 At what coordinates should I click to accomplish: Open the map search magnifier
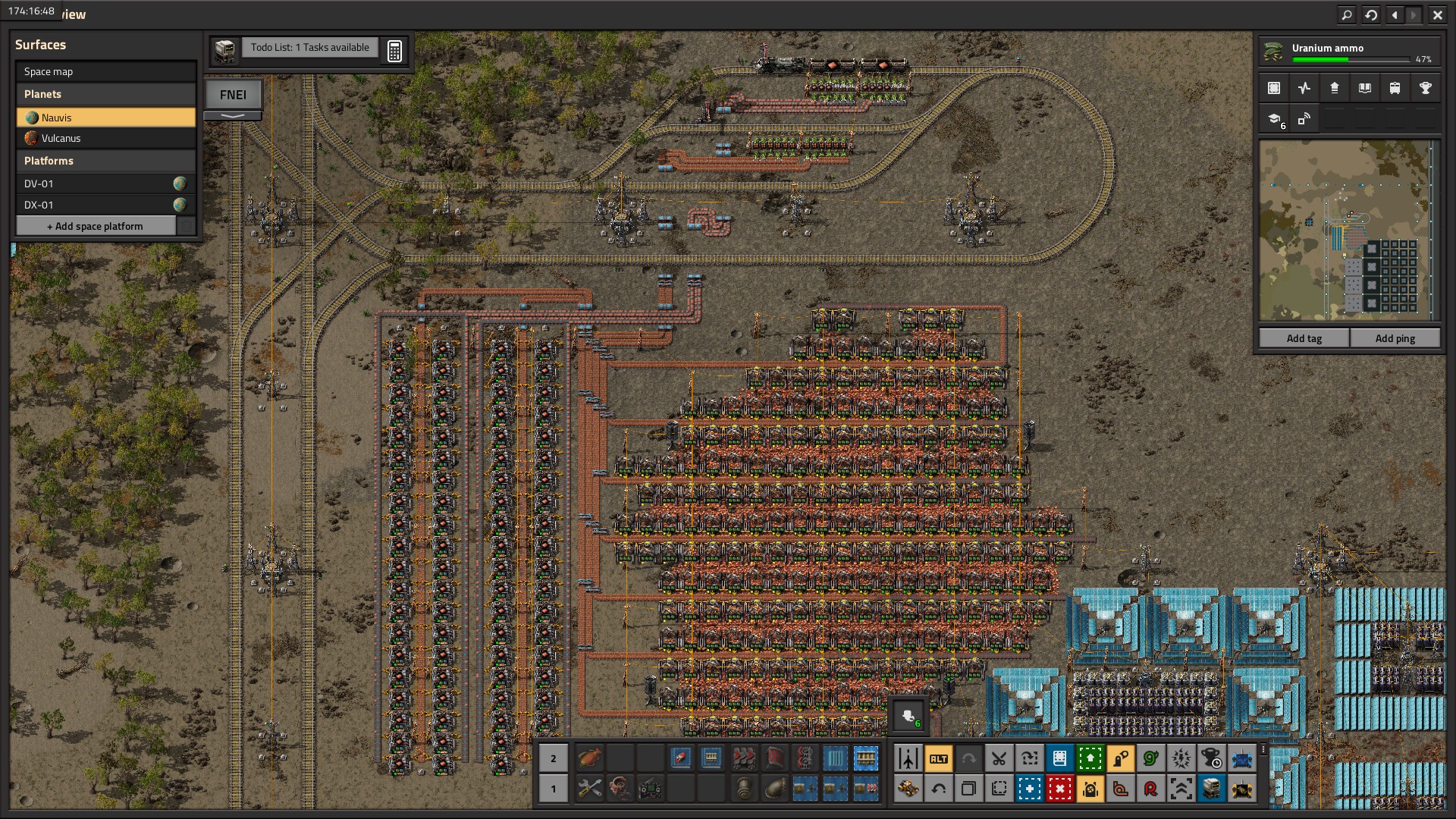point(1346,14)
